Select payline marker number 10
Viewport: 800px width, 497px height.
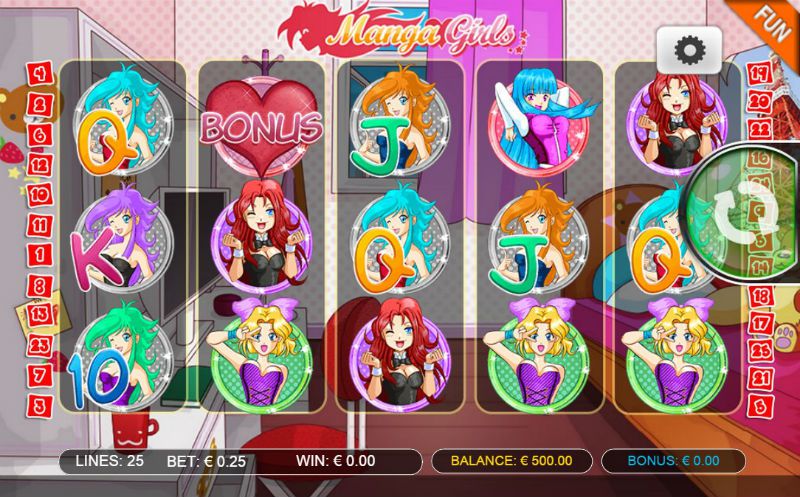tap(40, 194)
